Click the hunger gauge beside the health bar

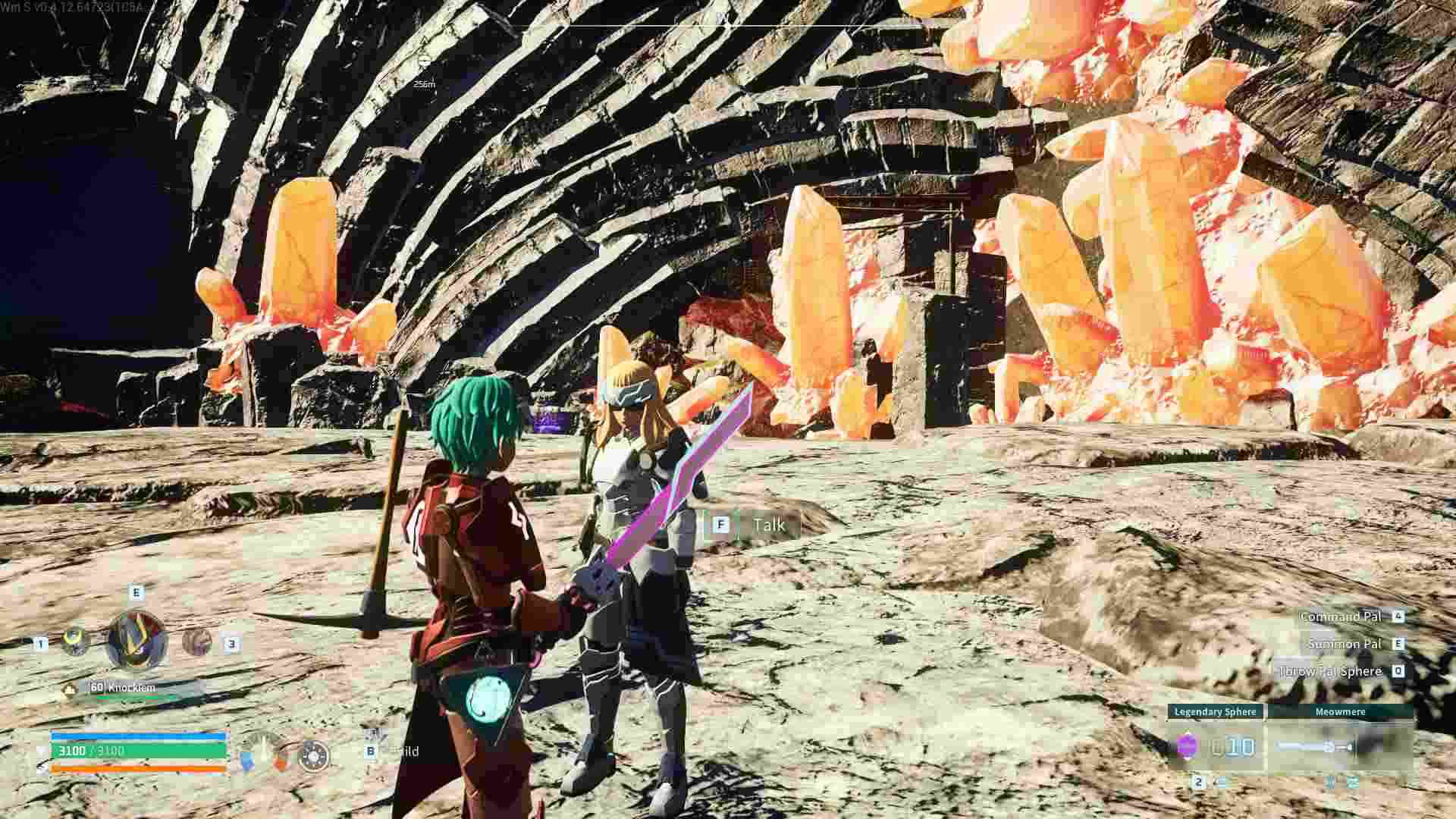(264, 752)
